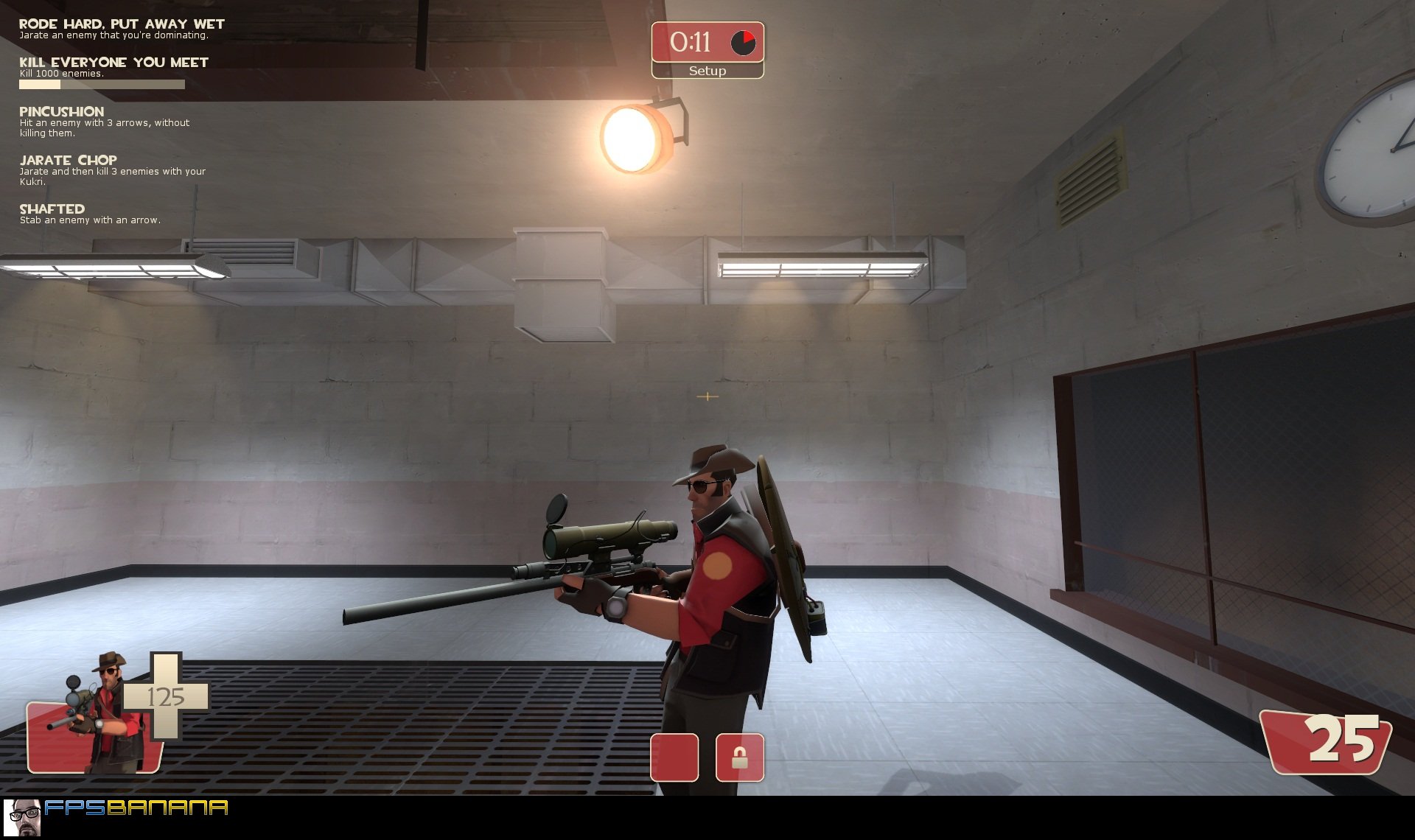Toggle the Shafted achievement tracking
Image resolution: width=1415 pixels, height=840 pixels.
(x=52, y=209)
